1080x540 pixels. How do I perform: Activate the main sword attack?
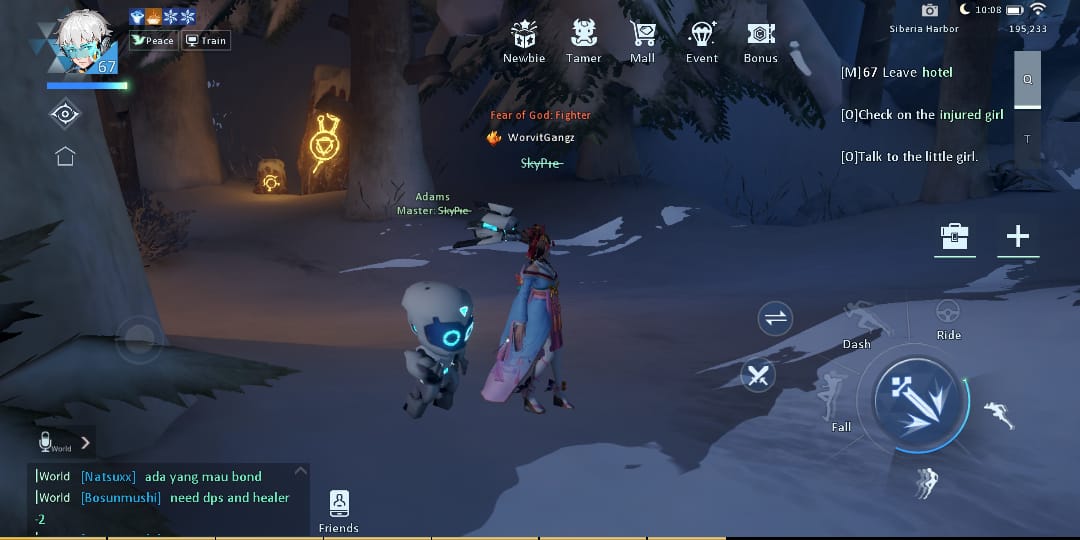[919, 400]
